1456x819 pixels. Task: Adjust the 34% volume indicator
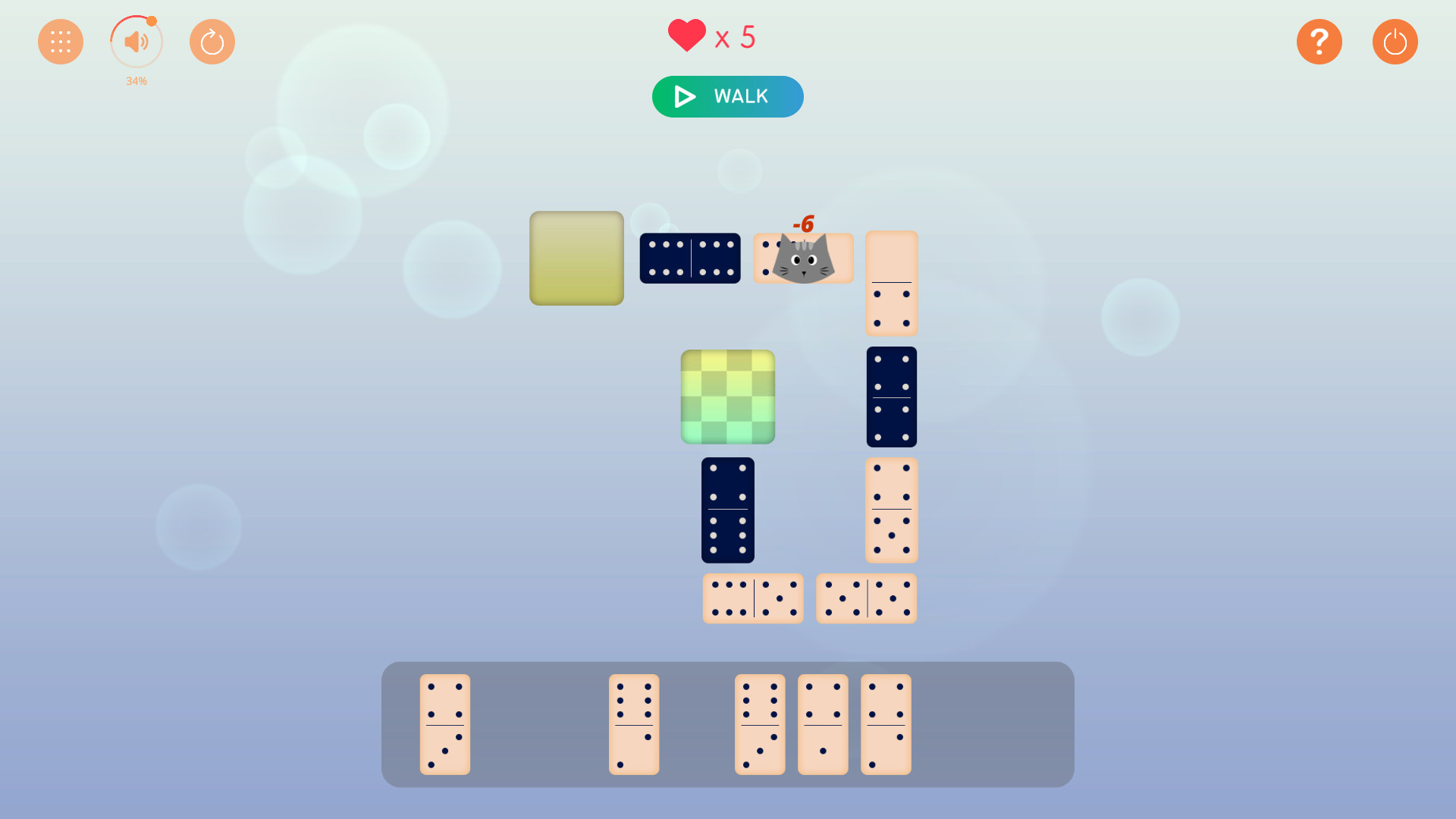pos(136,81)
